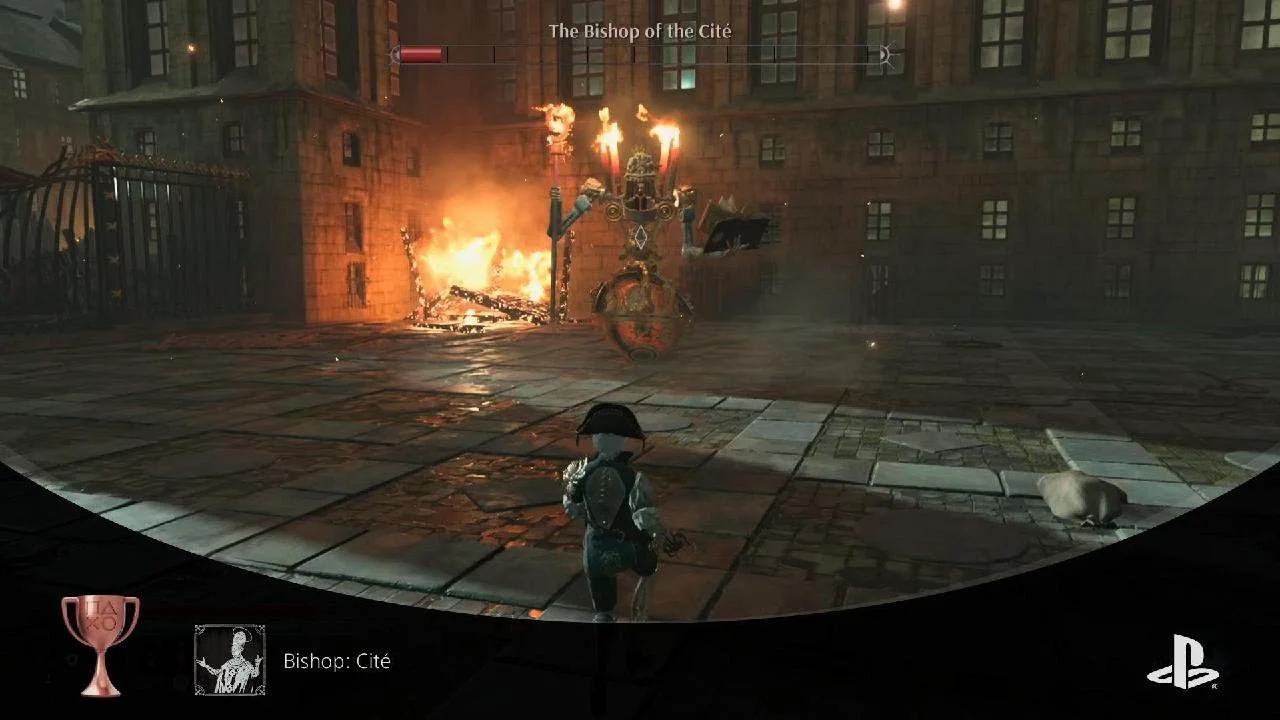Open the Bishop: Cité trophy thumbnail
The height and width of the screenshot is (720, 1280).
[x=230, y=660]
